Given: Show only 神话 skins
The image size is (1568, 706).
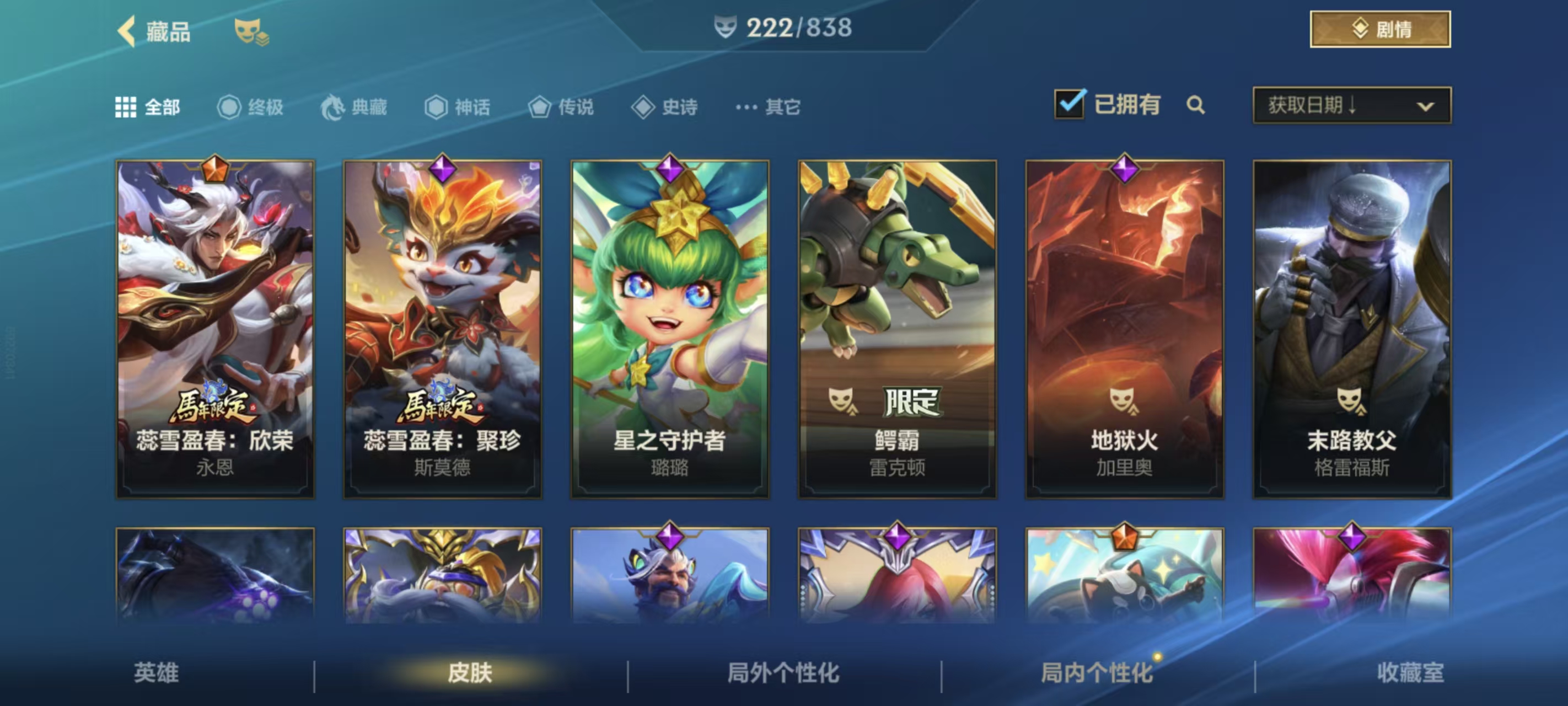Looking at the screenshot, I should coord(457,107).
